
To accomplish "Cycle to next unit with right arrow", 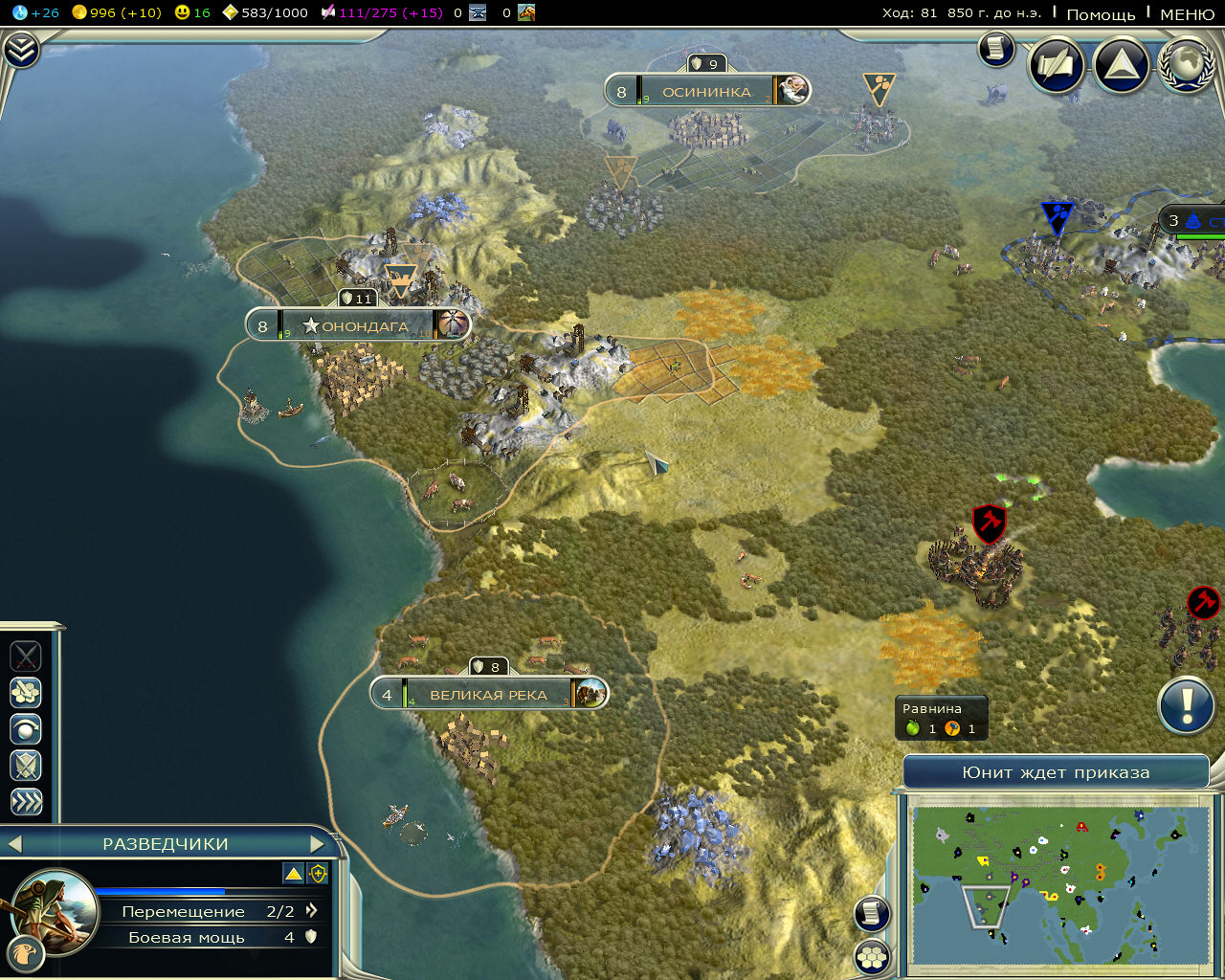I will (319, 844).
